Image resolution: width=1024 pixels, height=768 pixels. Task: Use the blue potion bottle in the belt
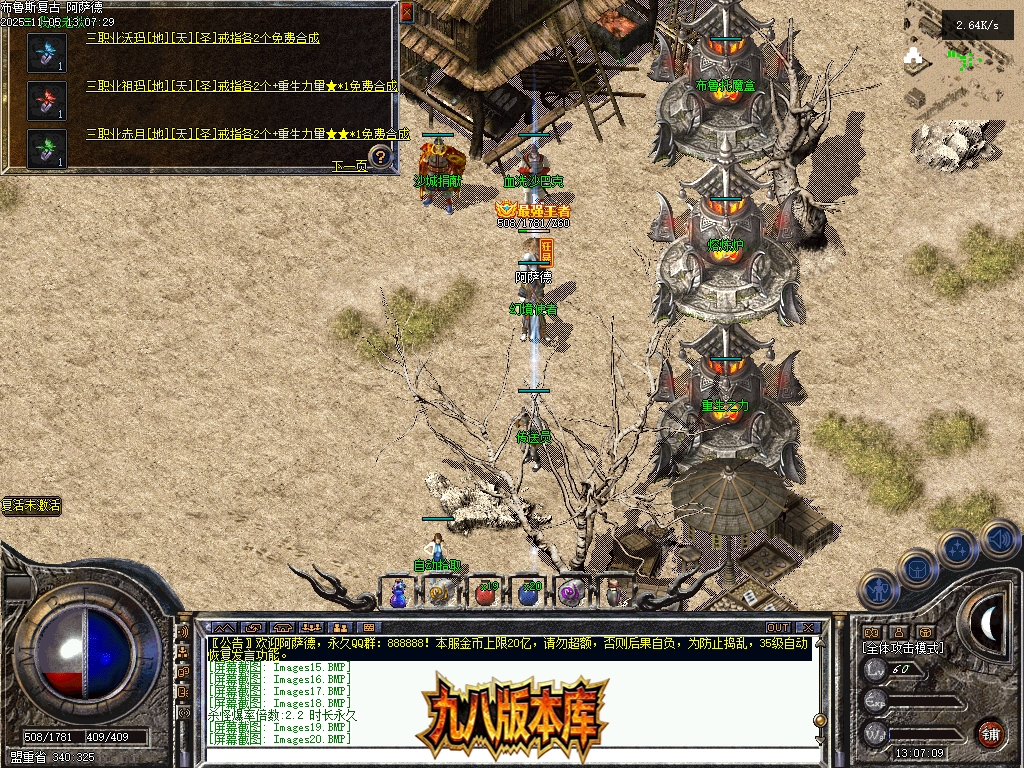(398, 593)
